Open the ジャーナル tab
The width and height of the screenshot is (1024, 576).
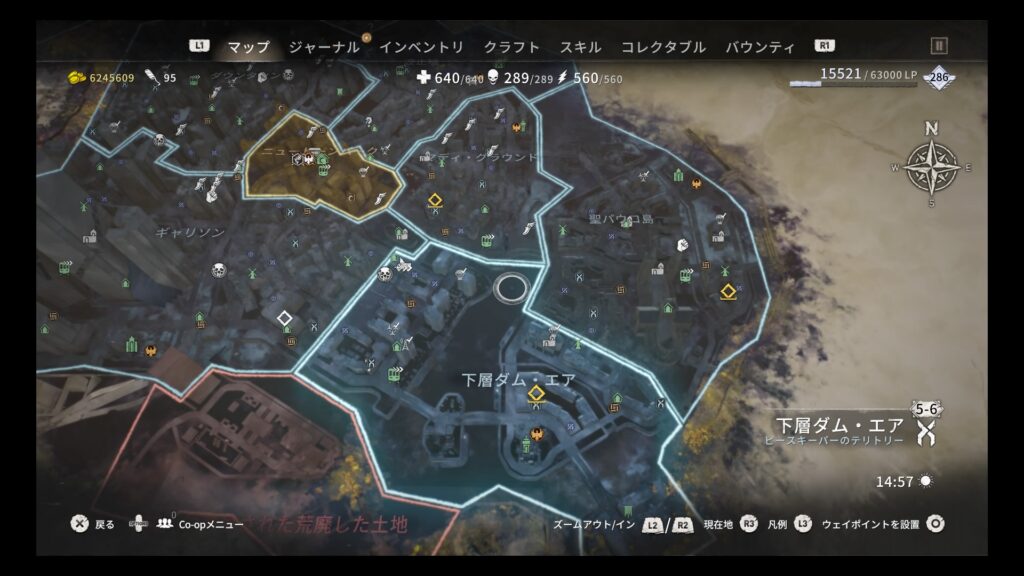pos(323,47)
